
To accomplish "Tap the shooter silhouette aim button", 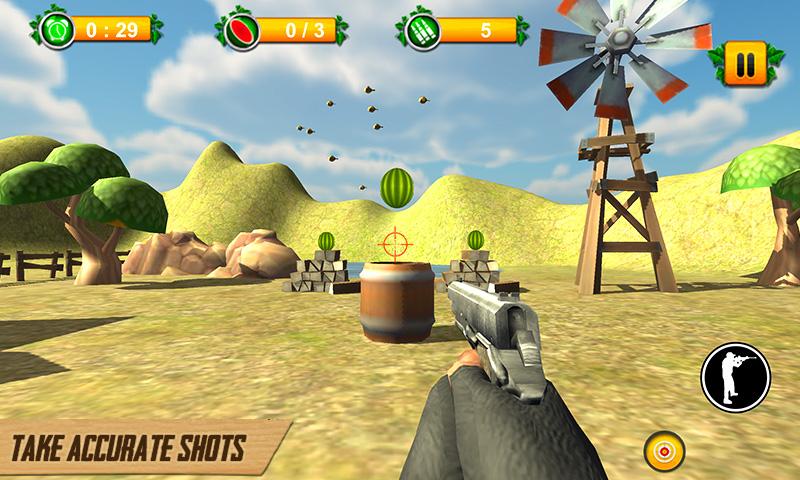I will 736,377.
